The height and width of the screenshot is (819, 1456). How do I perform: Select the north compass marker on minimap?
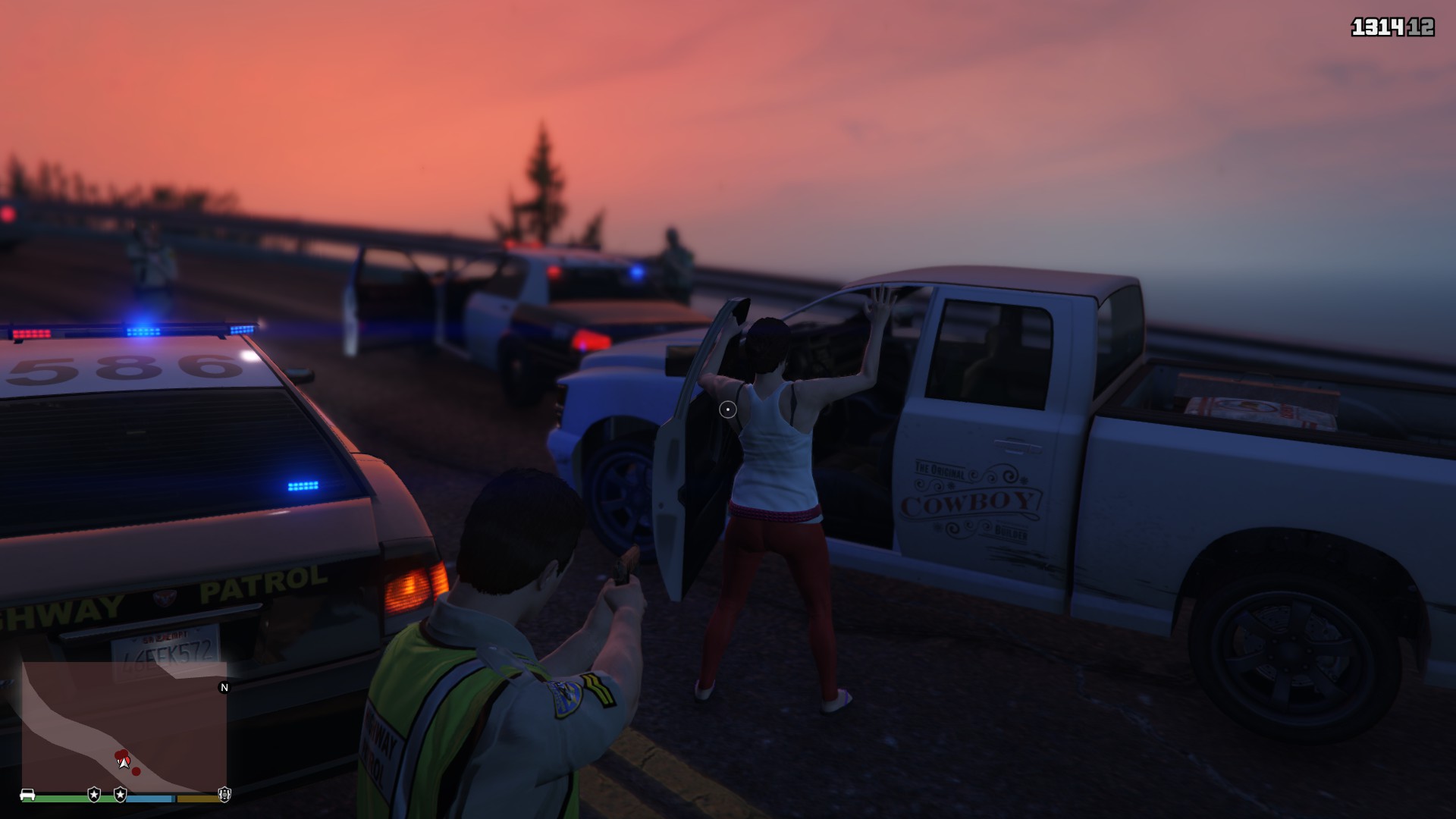(x=224, y=688)
